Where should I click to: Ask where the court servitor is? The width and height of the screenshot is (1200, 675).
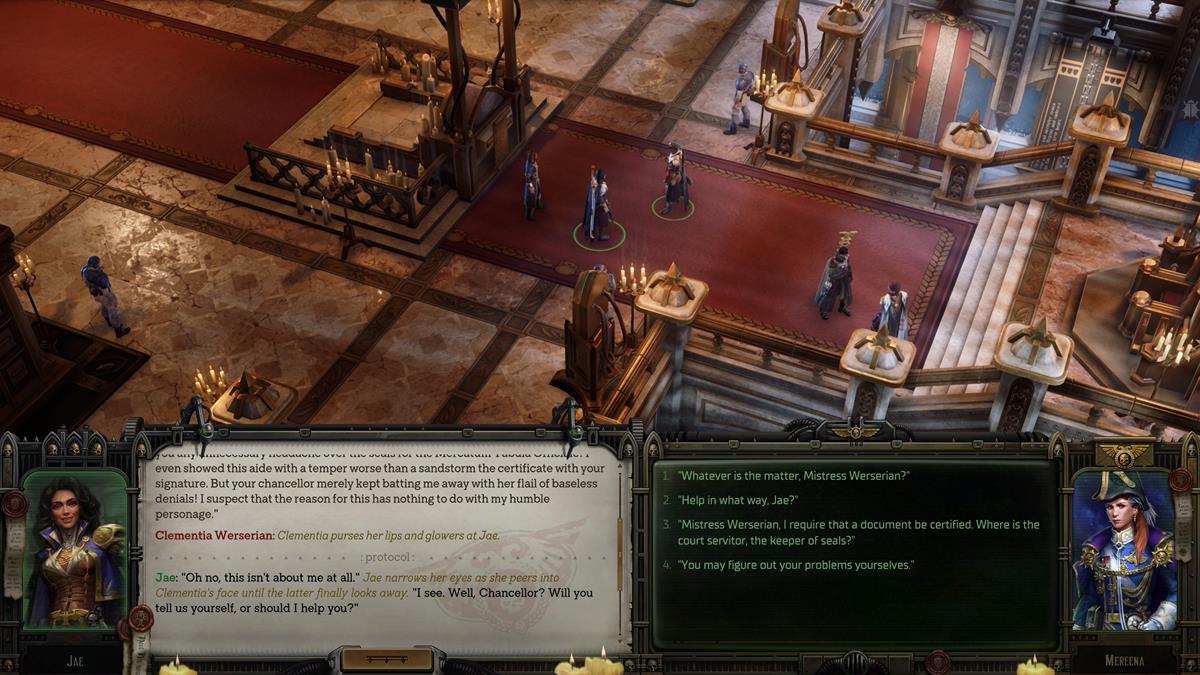858,532
